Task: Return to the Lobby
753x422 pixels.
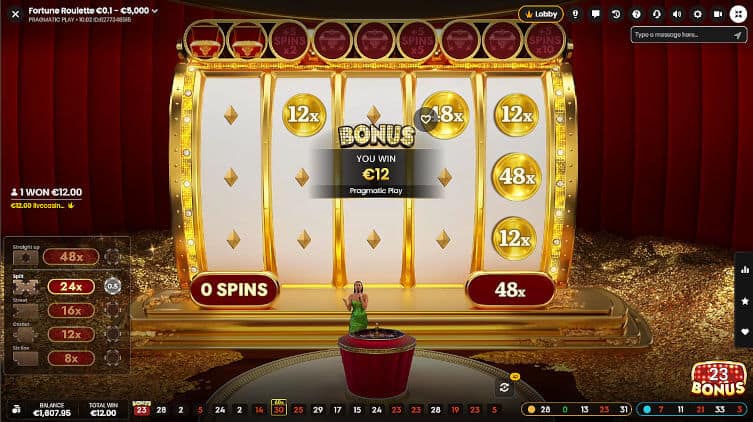Action: click(541, 14)
